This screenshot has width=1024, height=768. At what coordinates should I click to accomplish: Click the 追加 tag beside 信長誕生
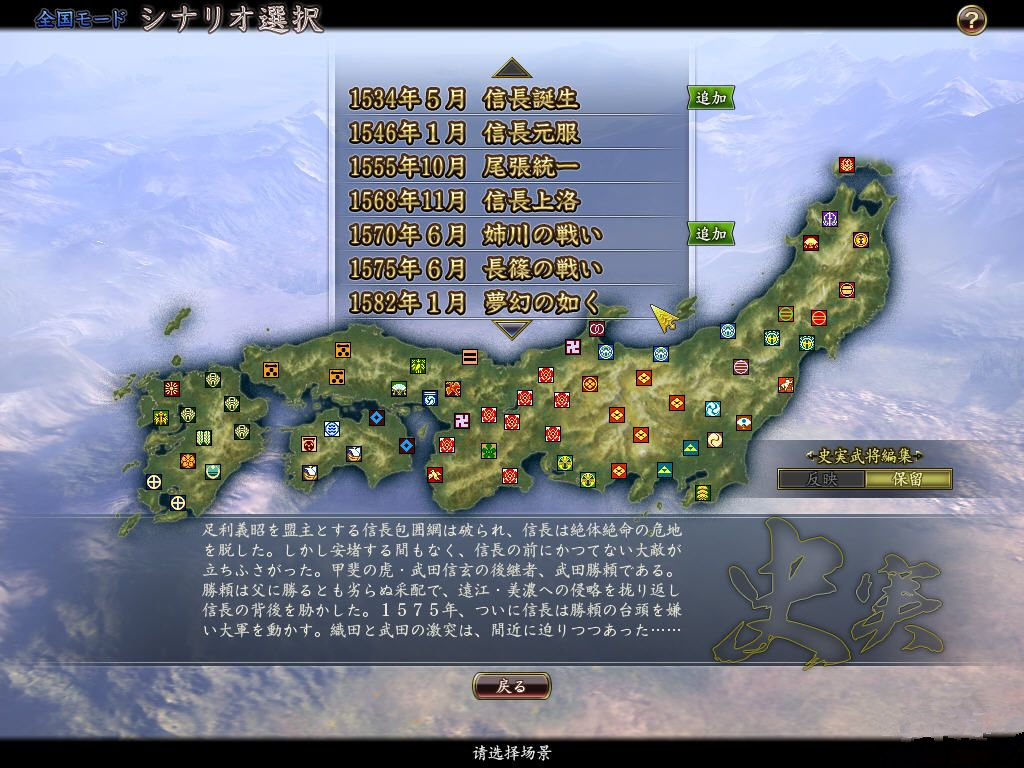[711, 98]
